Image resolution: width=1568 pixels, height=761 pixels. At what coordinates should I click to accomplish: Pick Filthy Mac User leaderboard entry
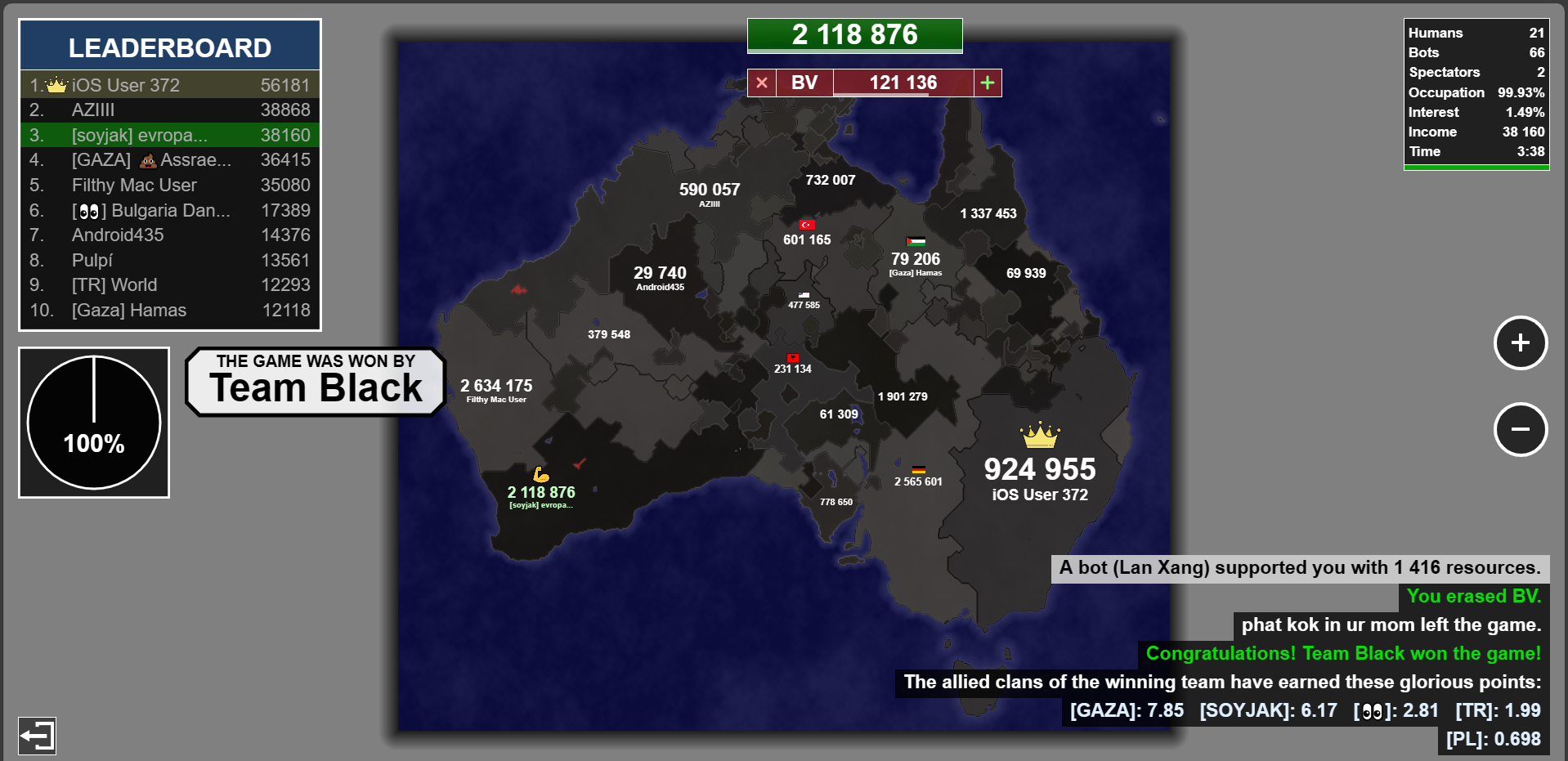[x=170, y=185]
